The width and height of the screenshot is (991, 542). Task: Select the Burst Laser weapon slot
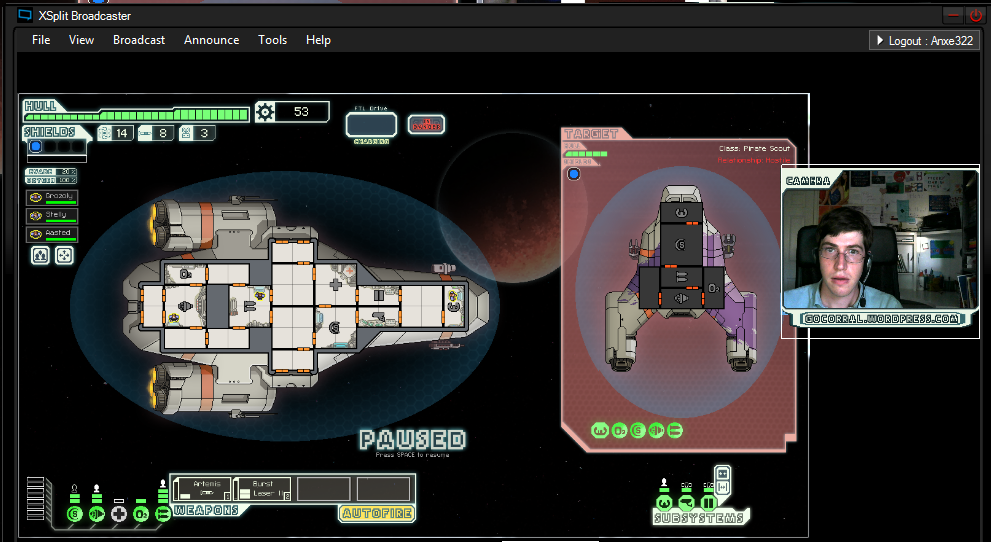tap(265, 489)
